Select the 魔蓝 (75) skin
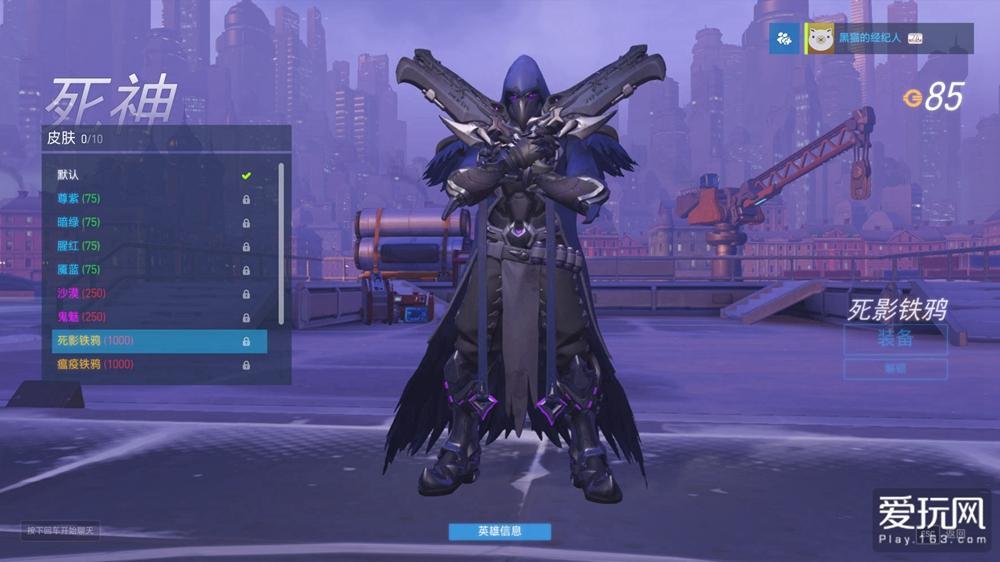Image resolution: width=1000 pixels, height=562 pixels. click(150, 270)
